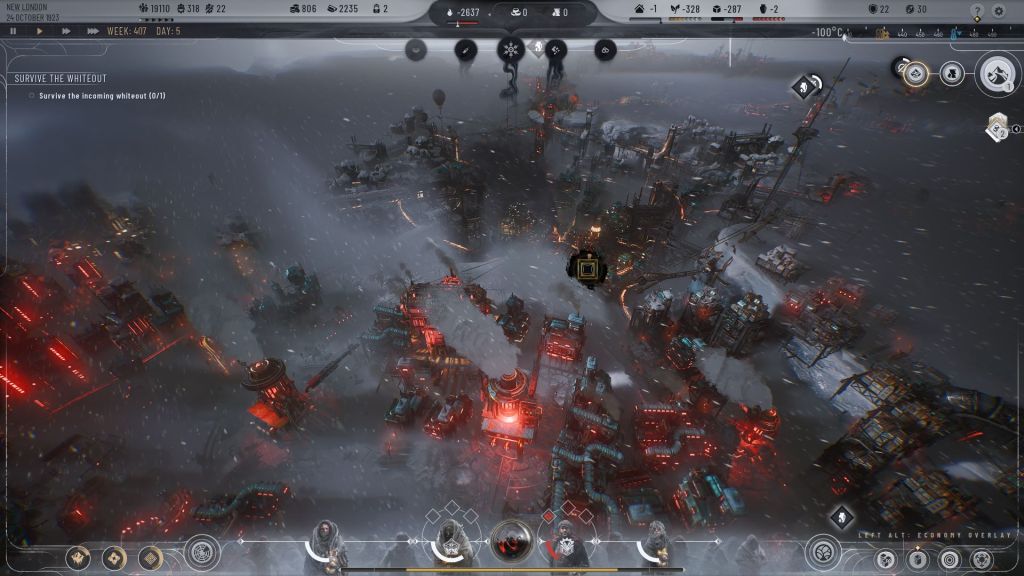Select the pencil icon in the top row
The height and width of the screenshot is (576, 1024).
click(x=465, y=48)
